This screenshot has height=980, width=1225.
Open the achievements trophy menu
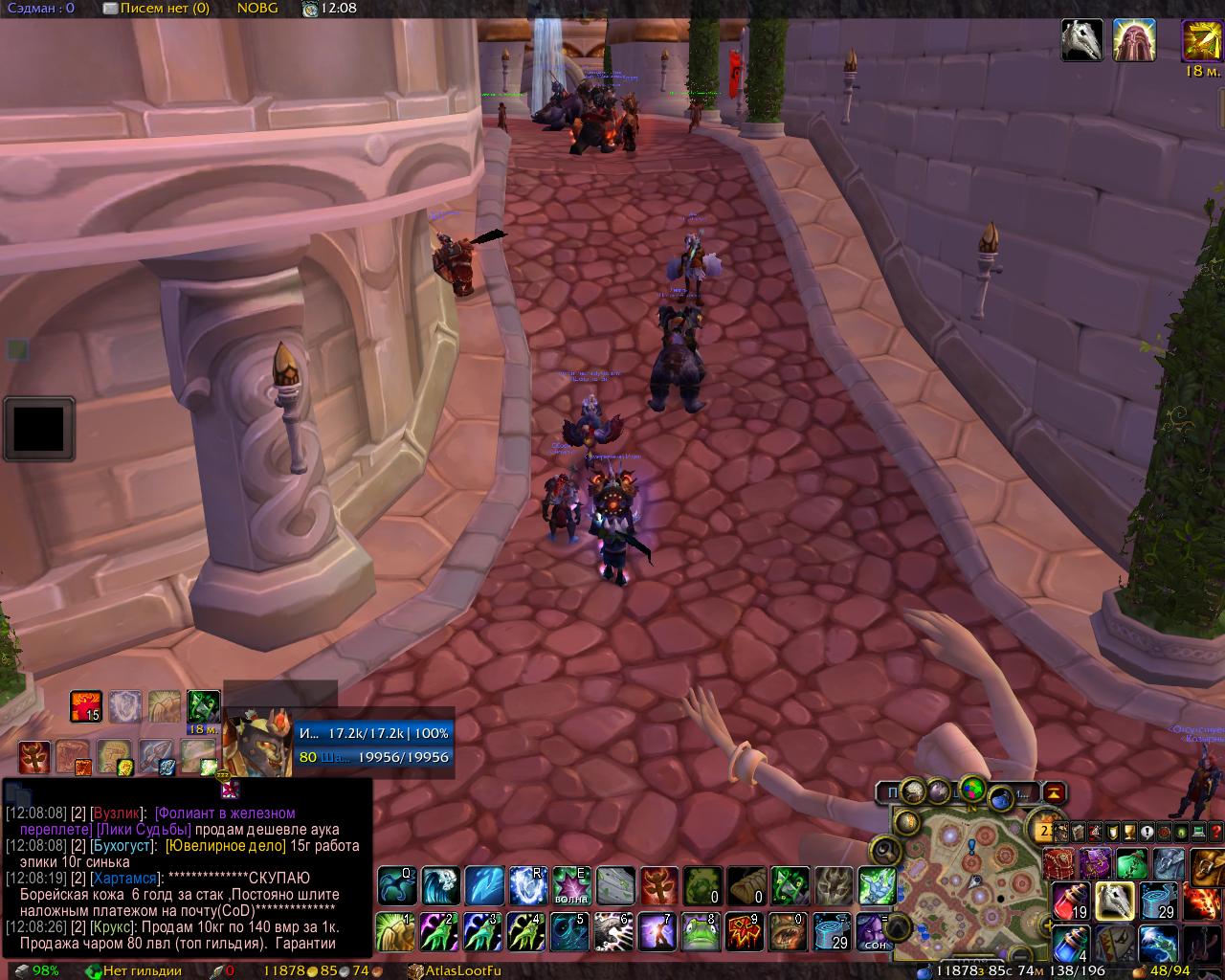coord(1129,833)
